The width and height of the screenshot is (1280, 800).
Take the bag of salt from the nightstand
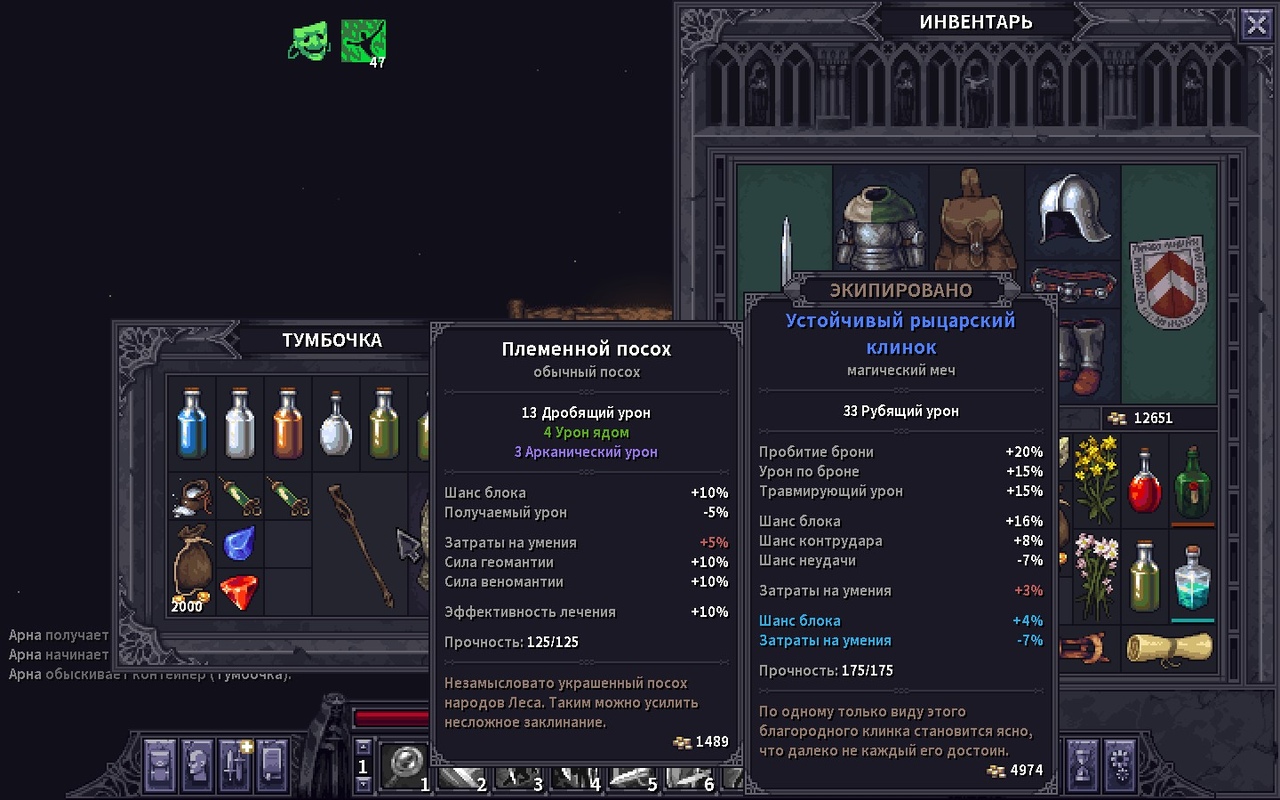pyautogui.click(x=190, y=496)
